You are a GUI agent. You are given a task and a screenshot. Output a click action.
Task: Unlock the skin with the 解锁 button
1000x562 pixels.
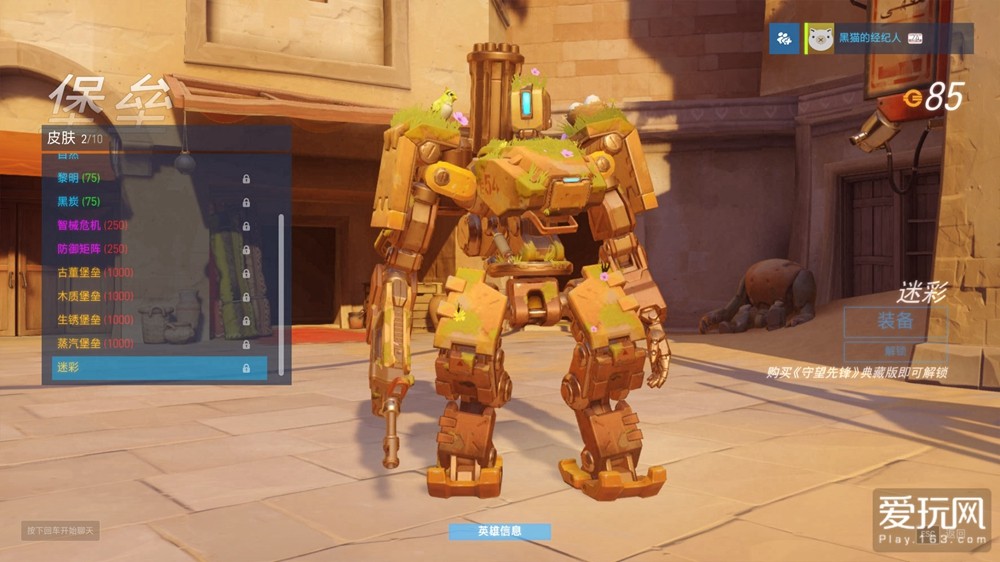point(895,351)
